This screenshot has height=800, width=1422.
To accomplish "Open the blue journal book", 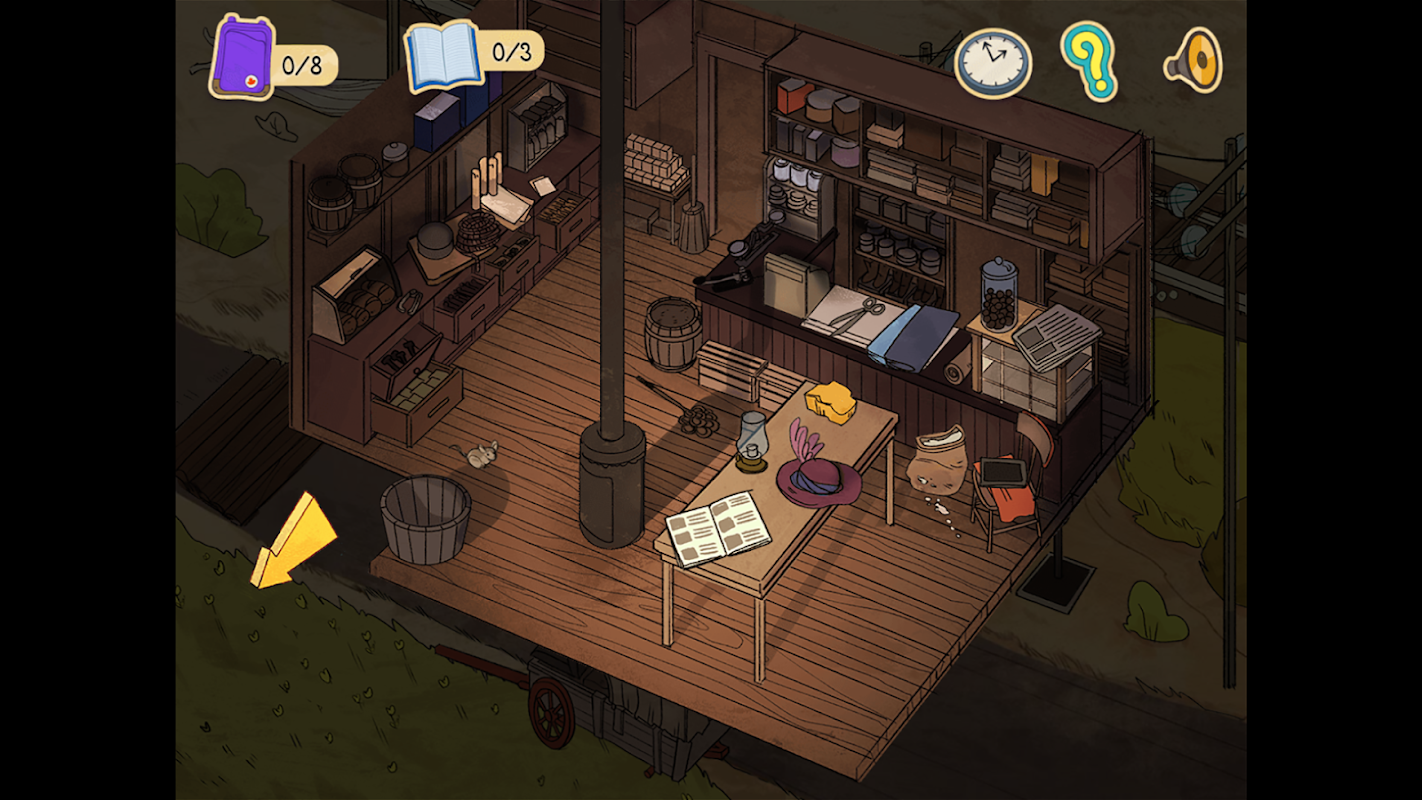I will click(x=444, y=56).
